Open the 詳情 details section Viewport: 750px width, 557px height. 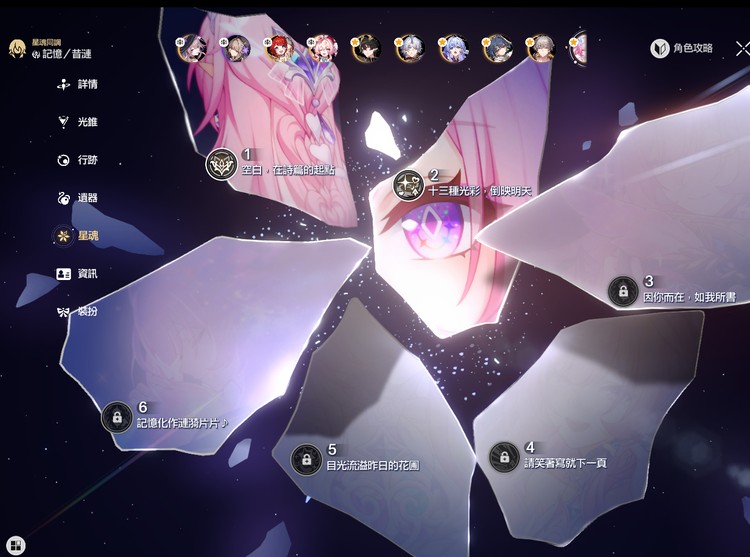pyautogui.click(x=78, y=85)
